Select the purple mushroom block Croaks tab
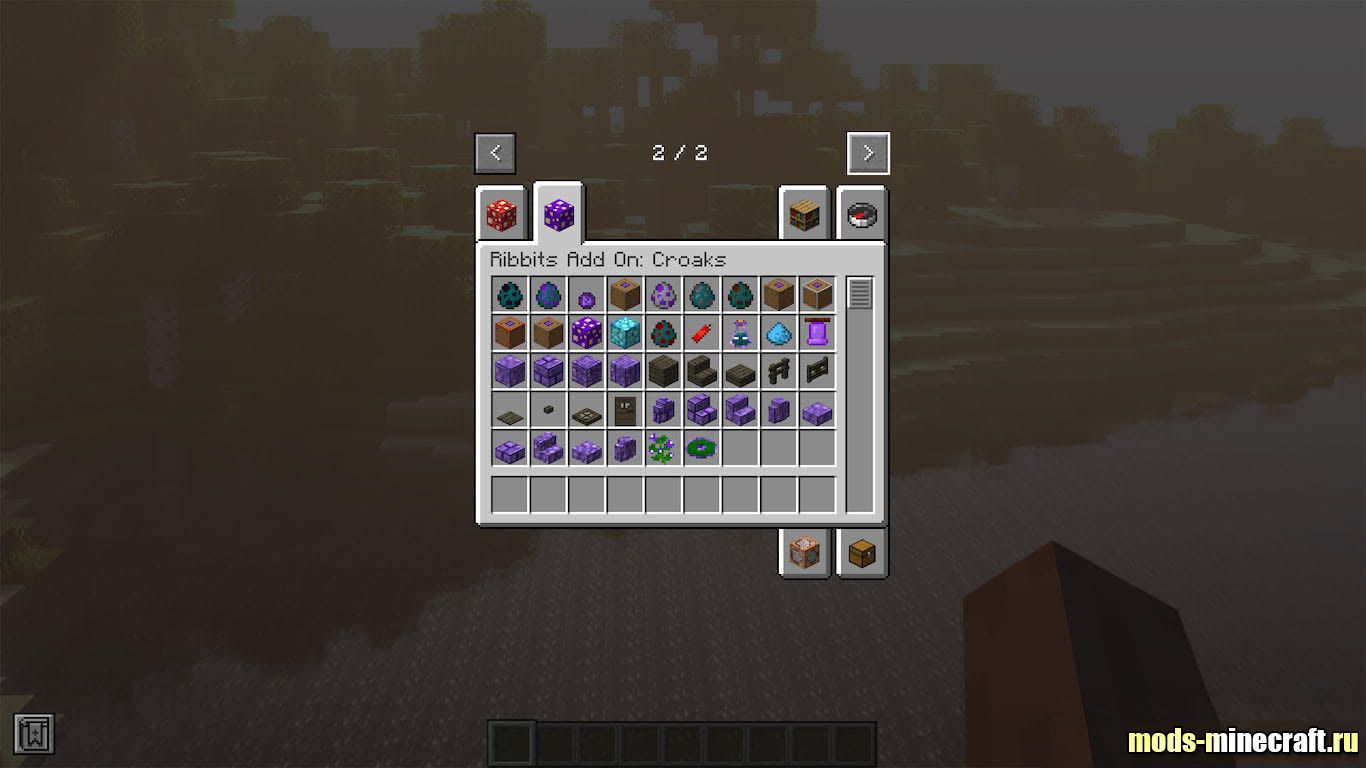The width and height of the screenshot is (1366, 768). point(558,214)
